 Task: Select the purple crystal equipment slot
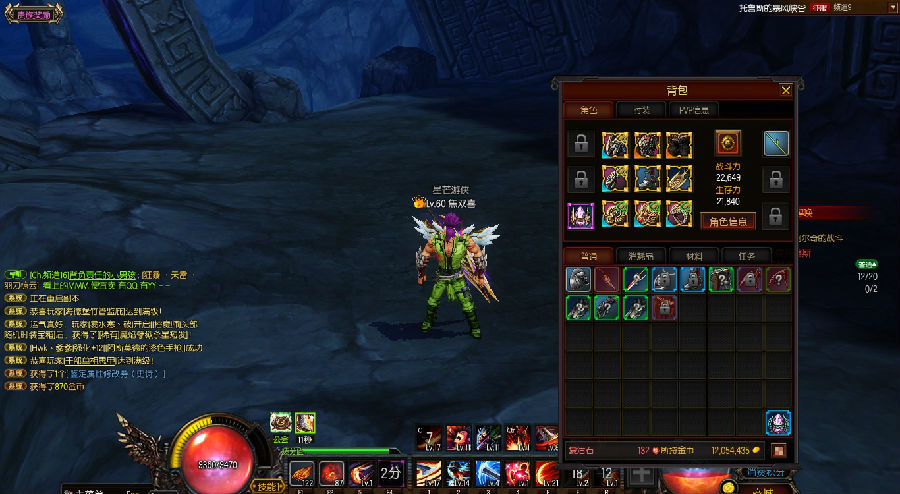(580, 215)
